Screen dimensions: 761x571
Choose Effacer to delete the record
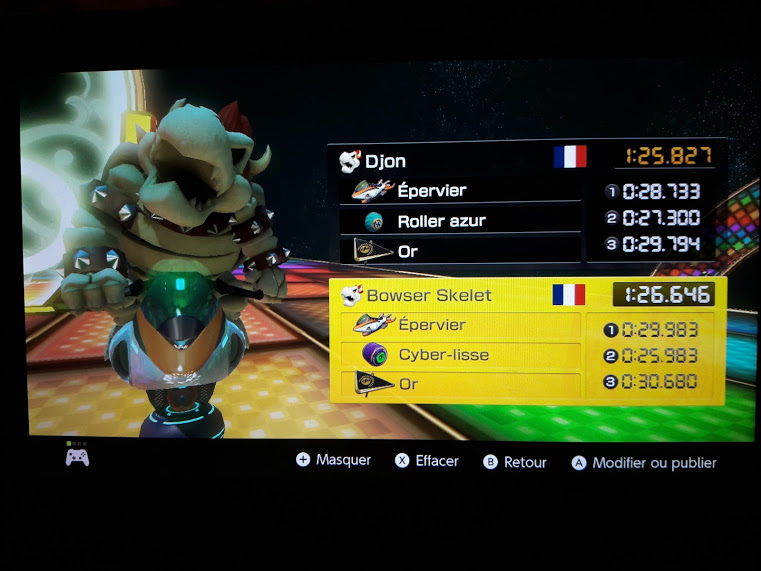427,461
